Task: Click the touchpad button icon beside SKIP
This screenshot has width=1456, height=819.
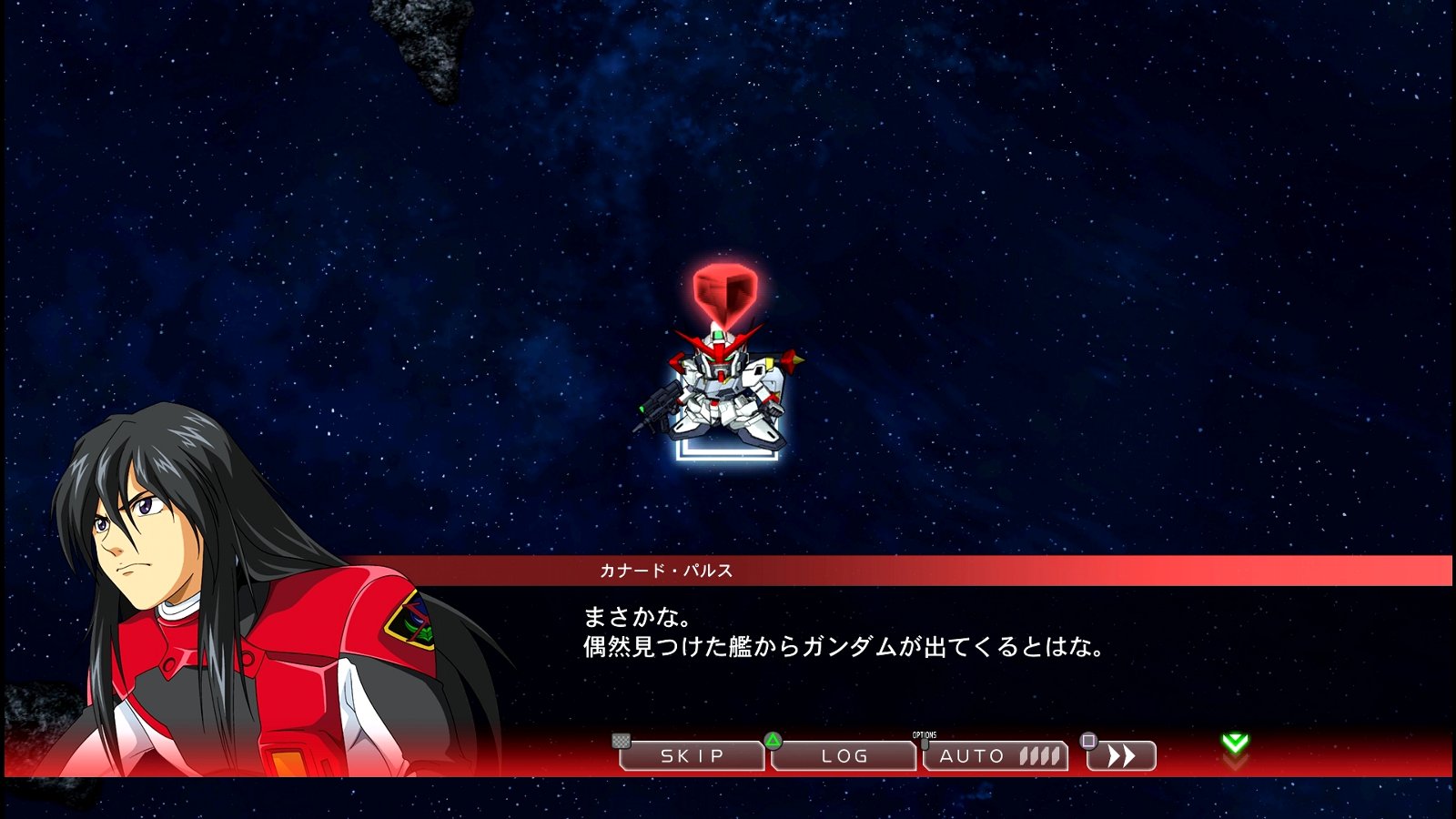Action: point(621,743)
